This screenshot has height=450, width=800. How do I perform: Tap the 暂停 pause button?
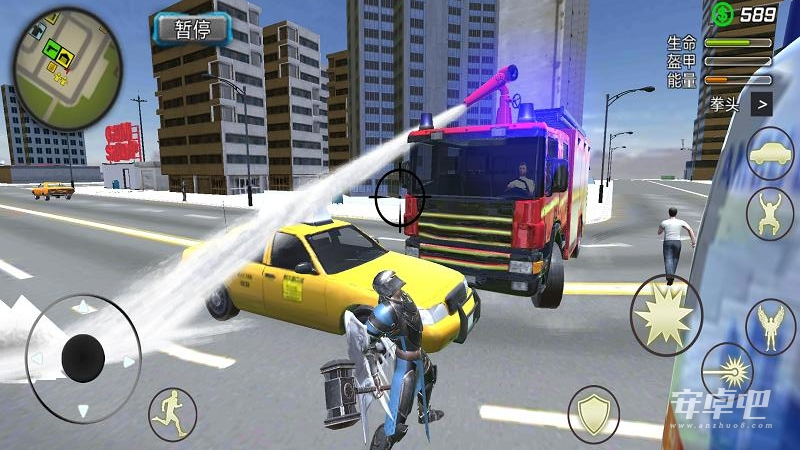(x=192, y=30)
